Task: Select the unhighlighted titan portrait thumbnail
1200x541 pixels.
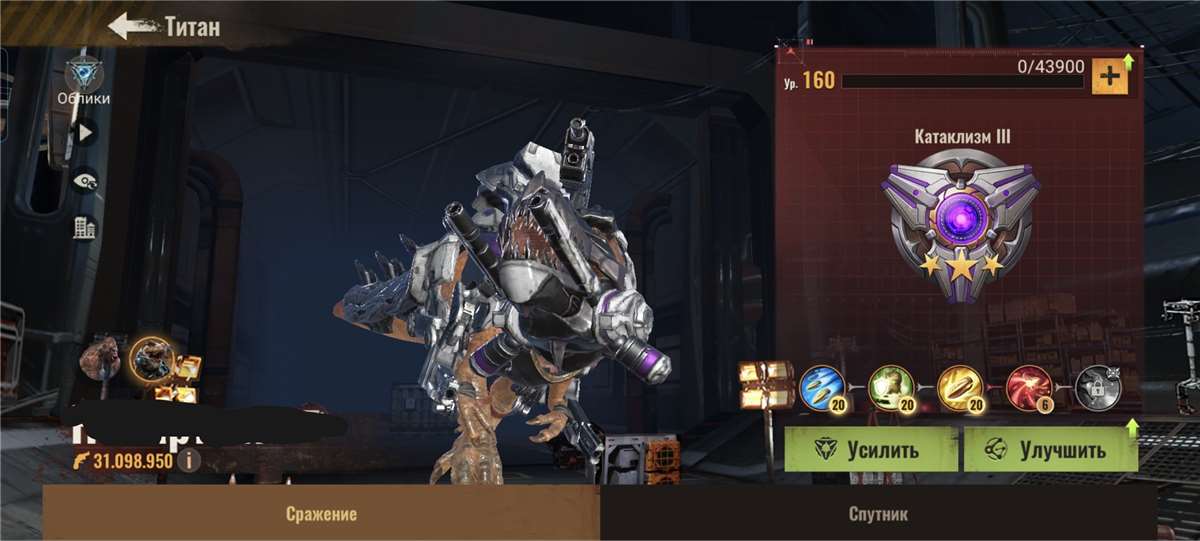Action: coord(102,358)
